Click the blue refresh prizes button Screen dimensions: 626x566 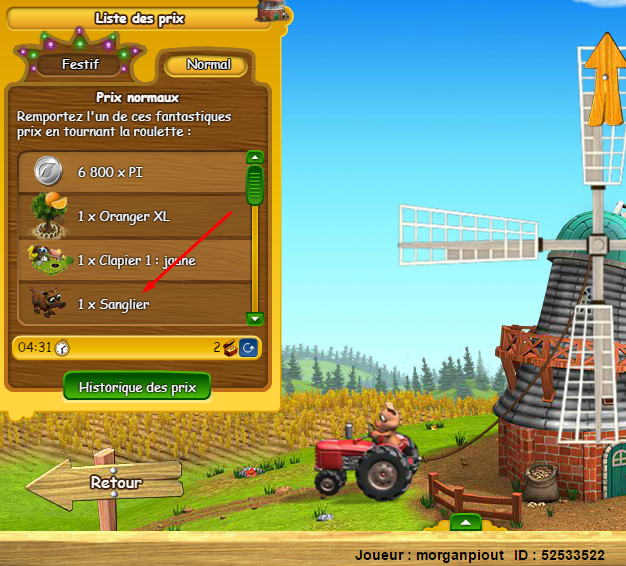click(x=249, y=347)
